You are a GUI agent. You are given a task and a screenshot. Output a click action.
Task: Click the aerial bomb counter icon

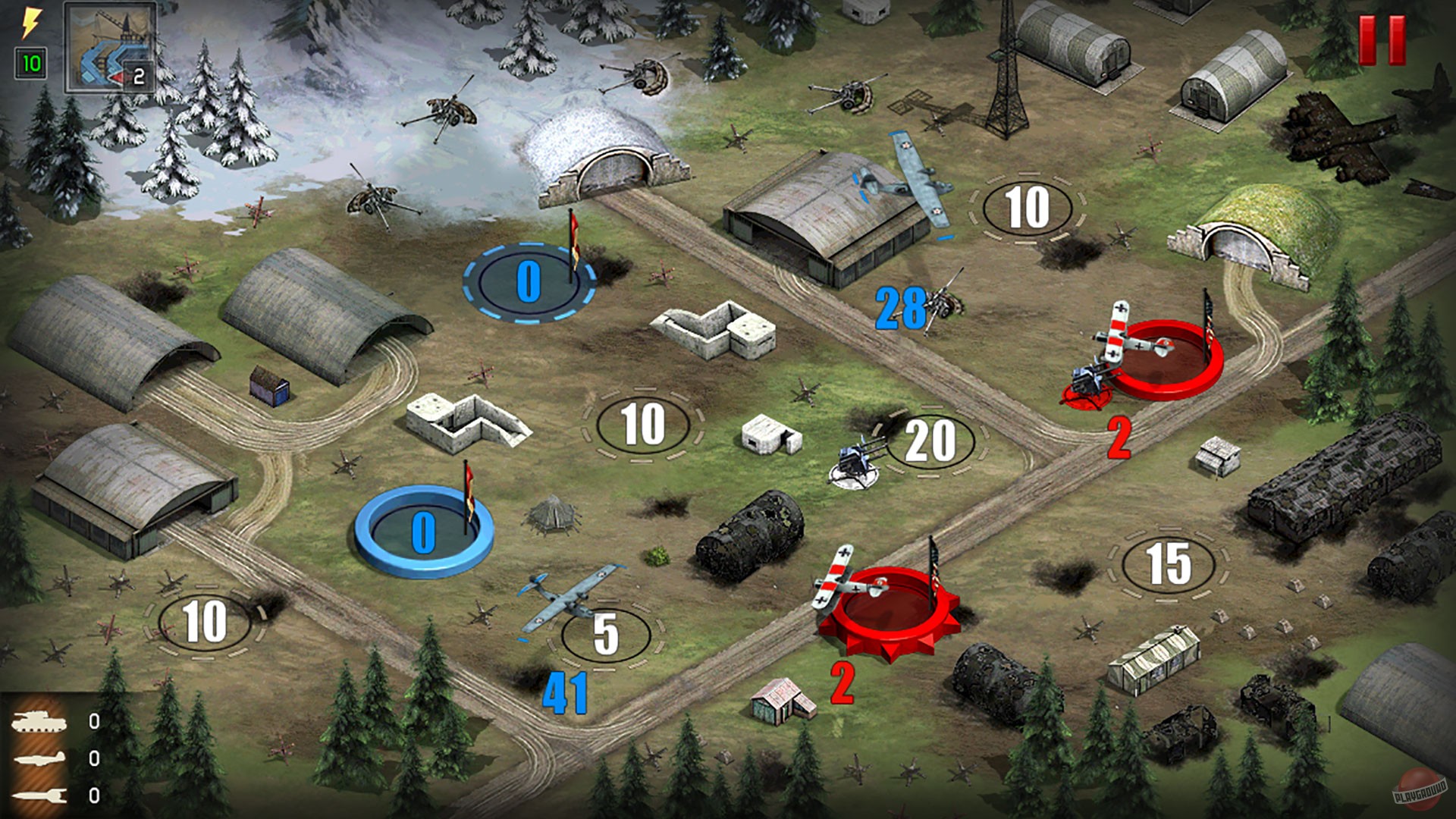click(42, 798)
